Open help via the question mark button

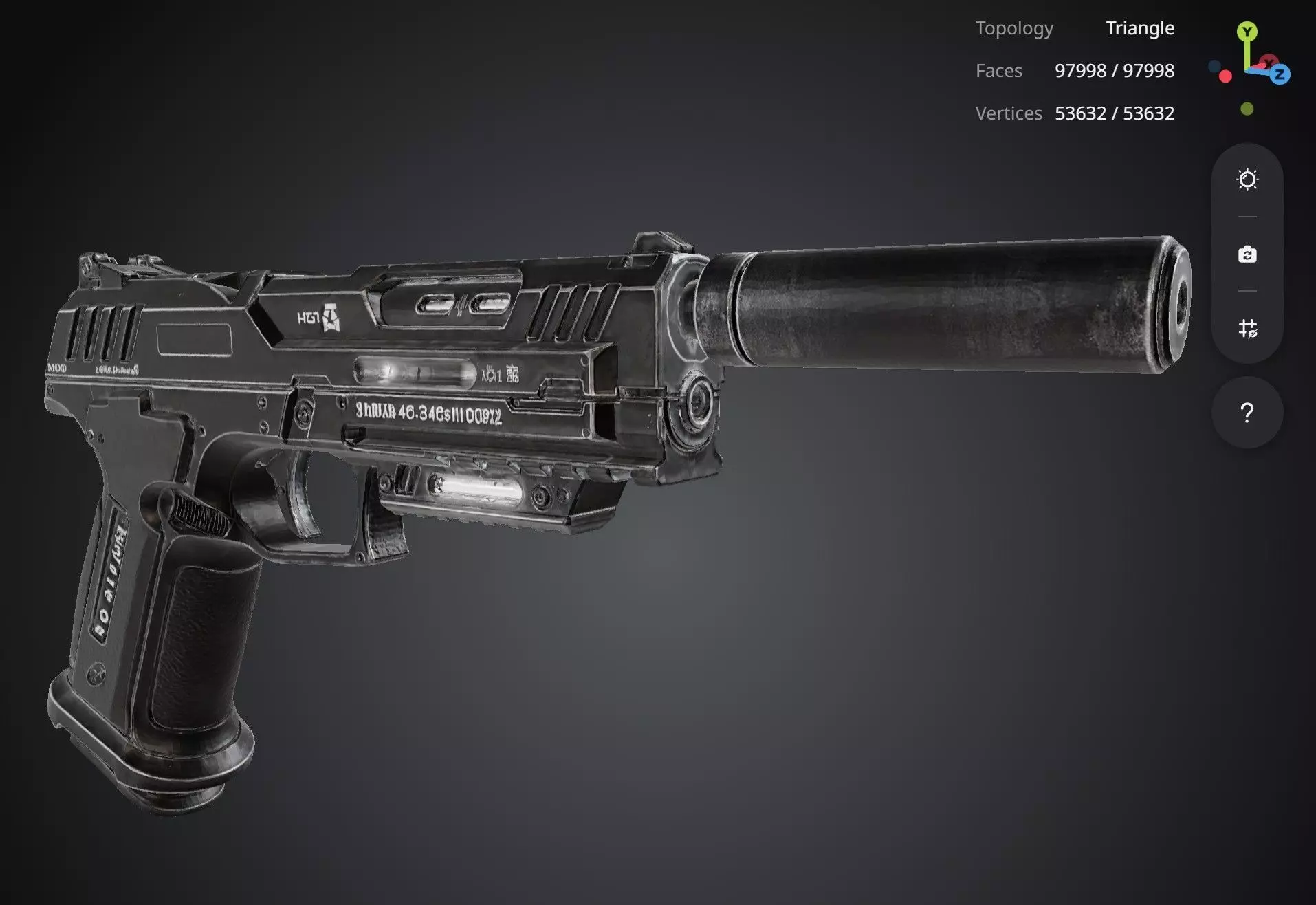coord(1247,413)
